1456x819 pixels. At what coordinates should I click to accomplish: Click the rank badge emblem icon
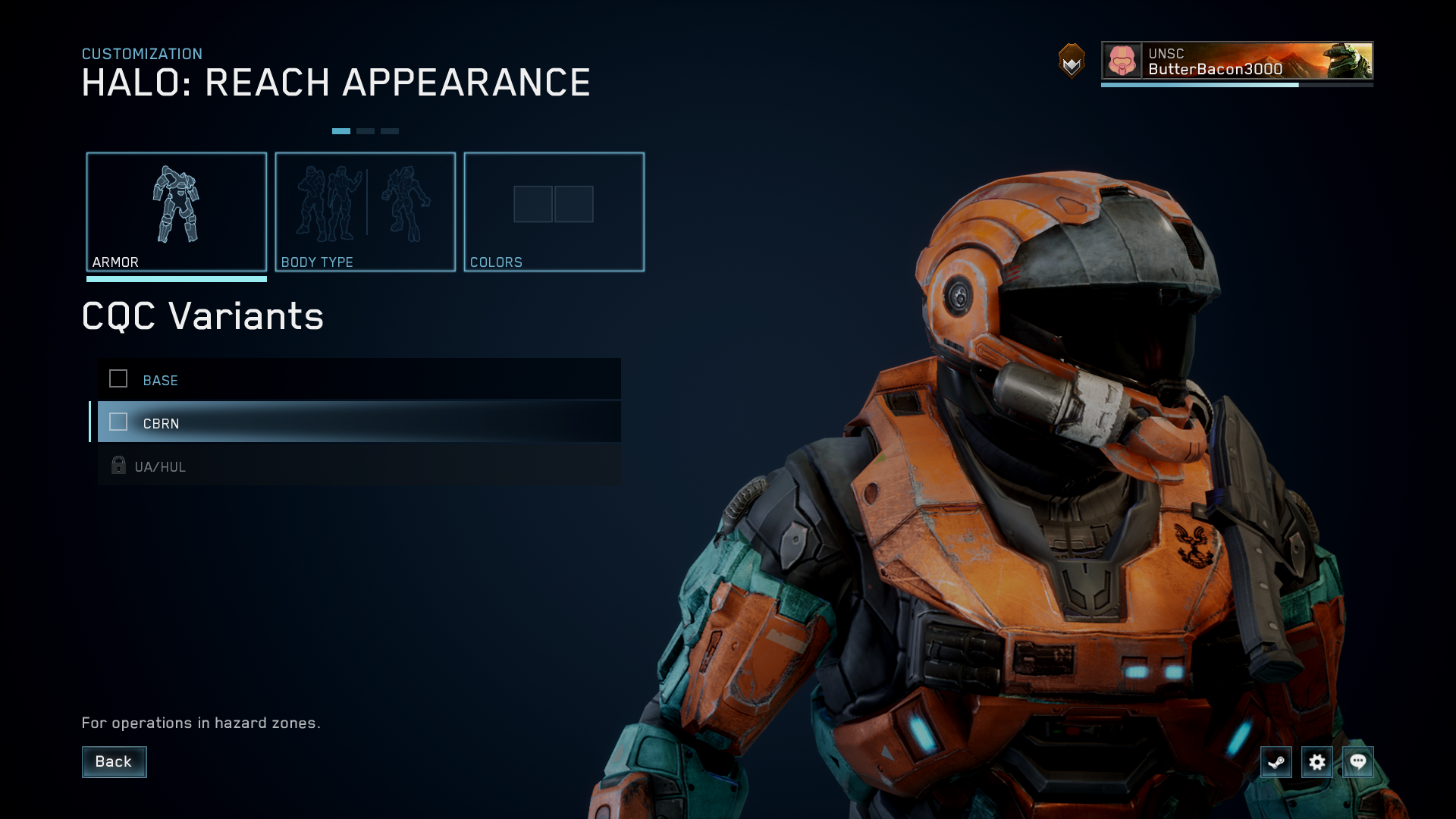pyautogui.click(x=1070, y=62)
